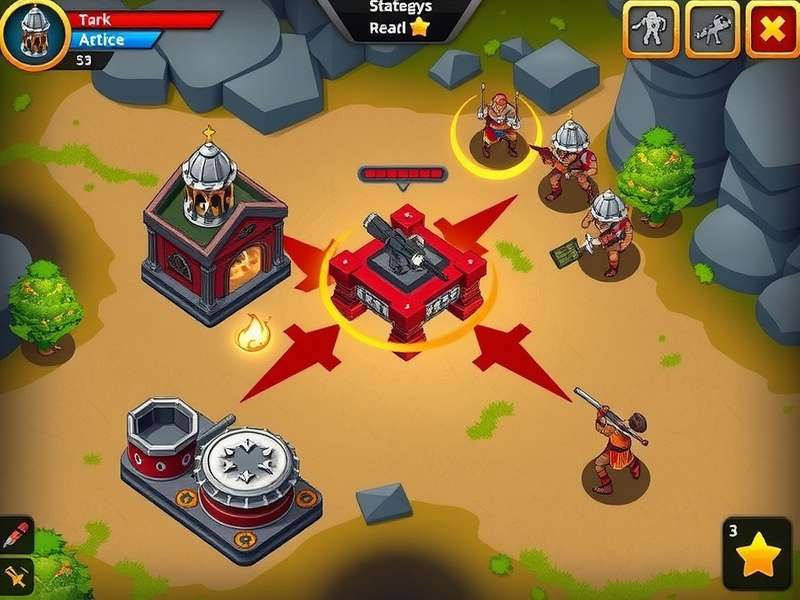This screenshot has width=800, height=600.
Task: Activate the golden crossed-tools icon
Action: [x=16, y=575]
